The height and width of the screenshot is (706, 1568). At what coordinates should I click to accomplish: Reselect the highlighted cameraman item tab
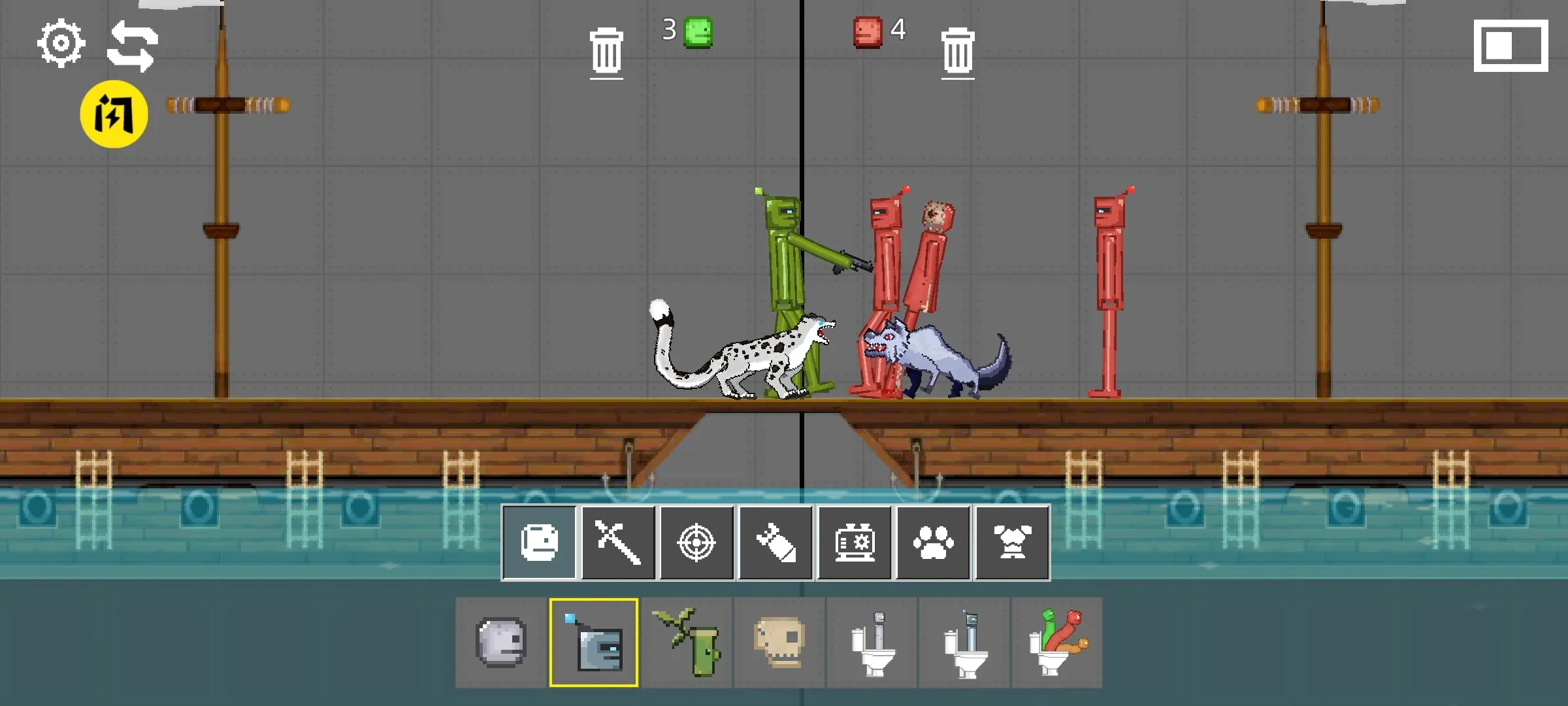pos(593,643)
